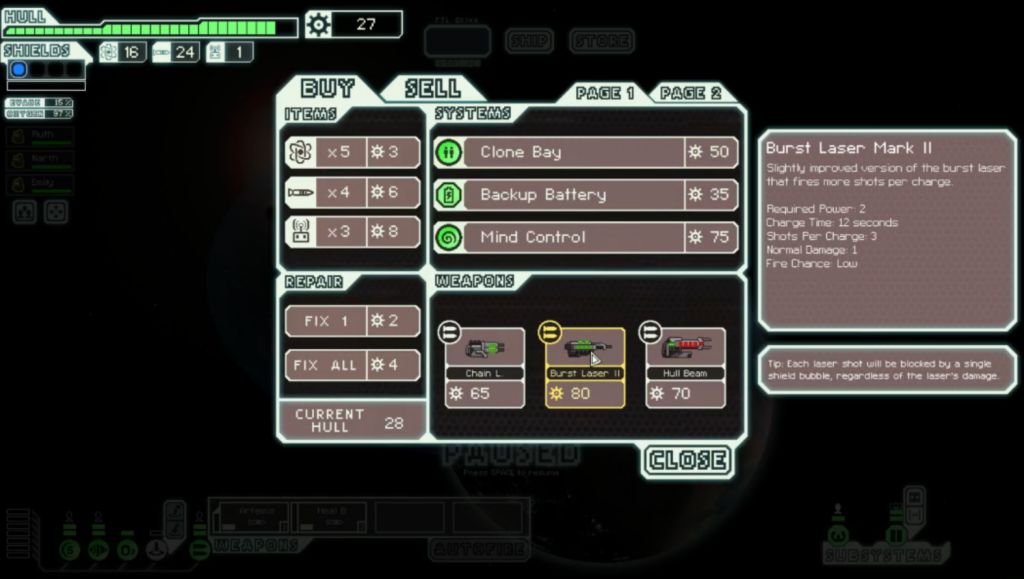1024x579 pixels.
Task: Open Page 2 of the store
Action: [x=690, y=93]
